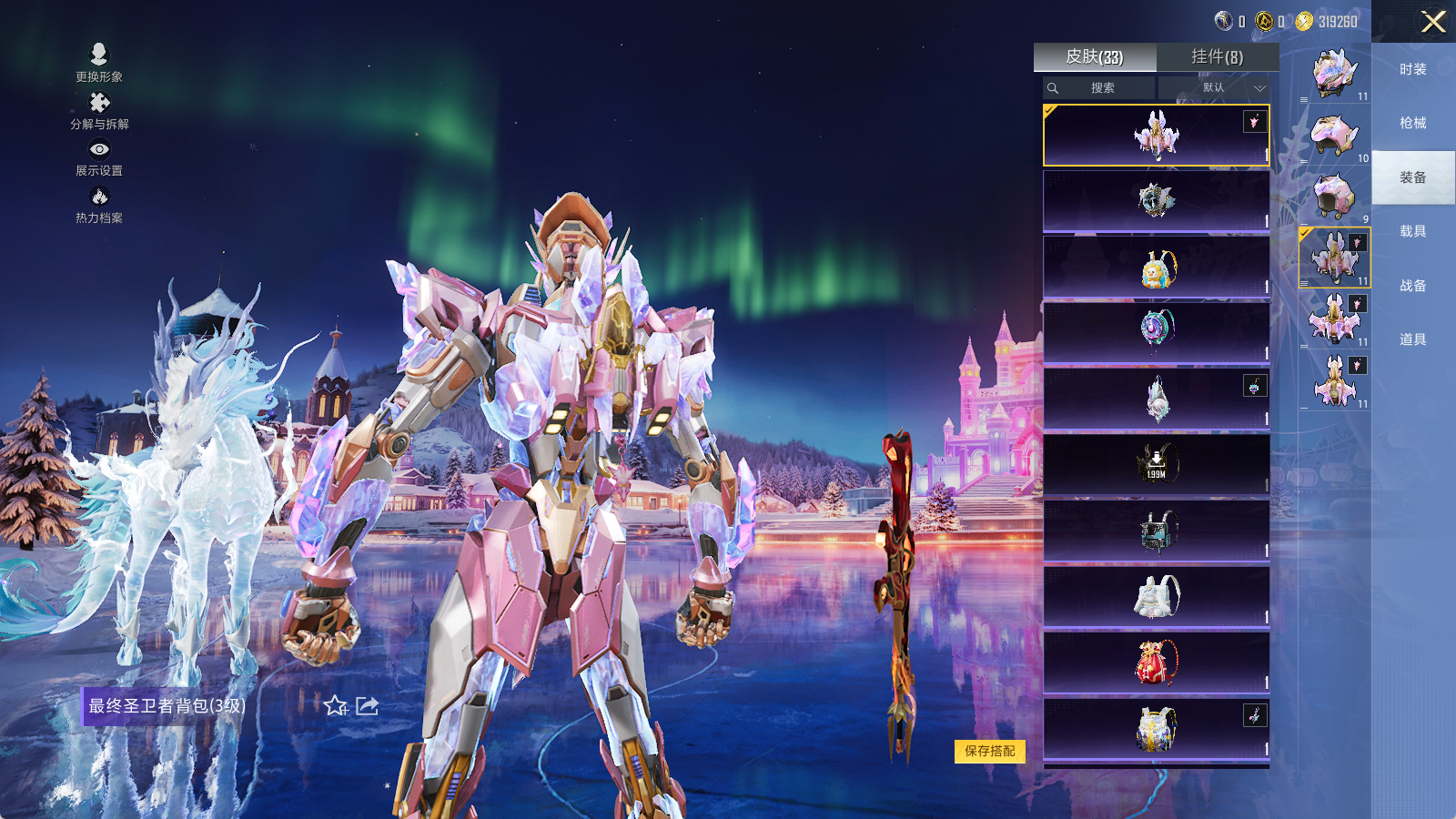Open the 默认 sort dropdown
1456x819 pixels.
pos(1215,88)
